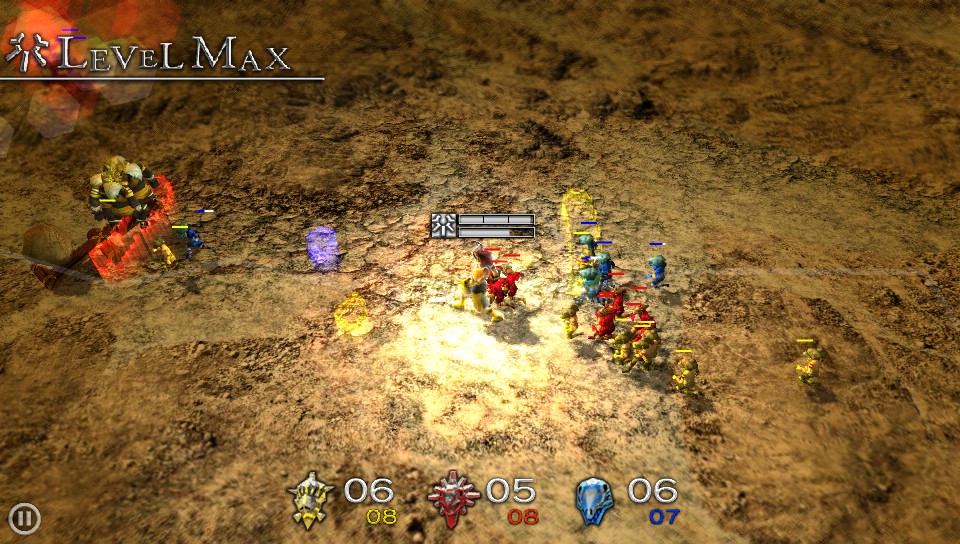Select the yellow army unit icon
The image size is (960, 544).
pos(311,499)
